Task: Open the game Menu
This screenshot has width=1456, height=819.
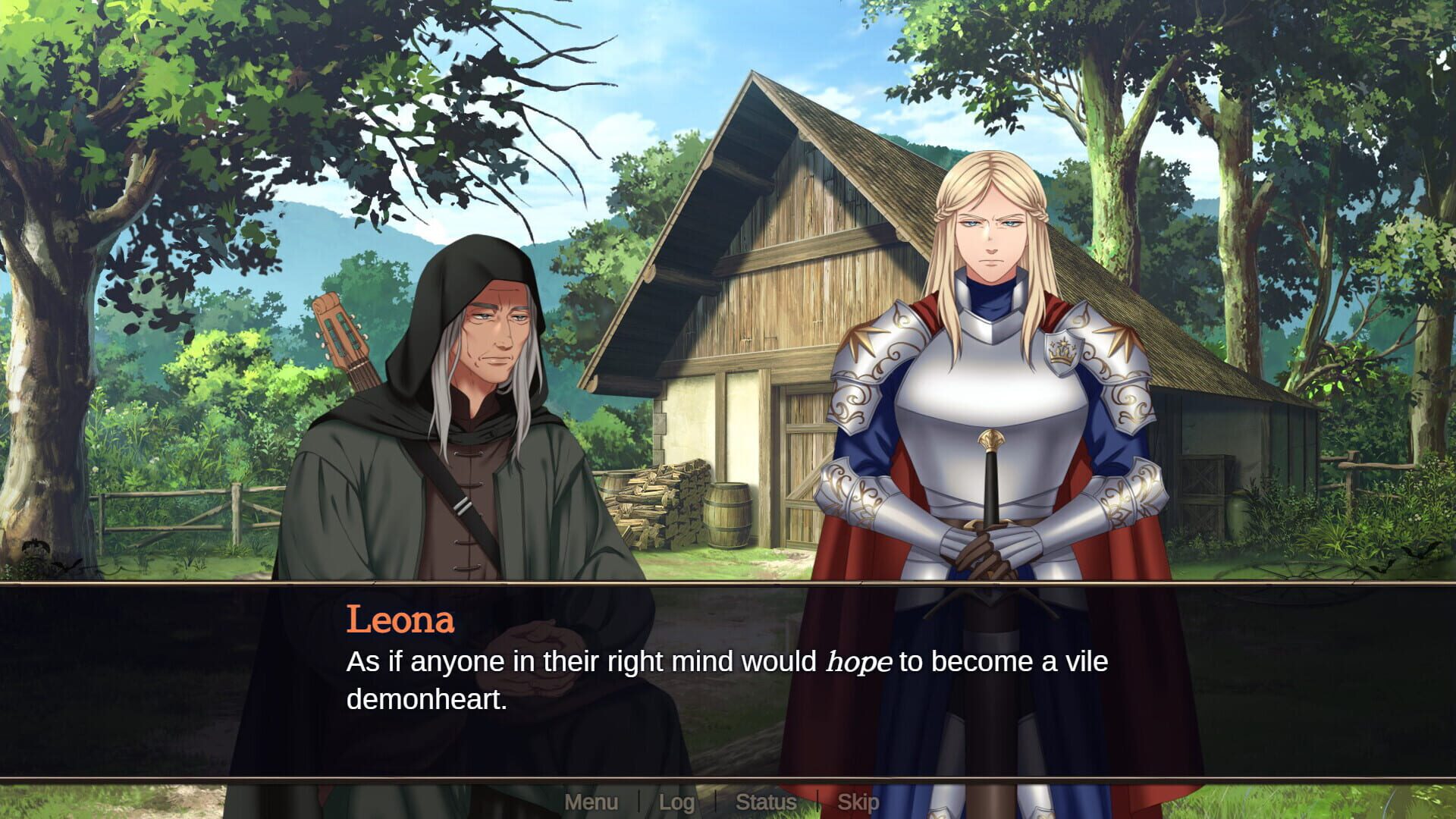Action: click(592, 800)
